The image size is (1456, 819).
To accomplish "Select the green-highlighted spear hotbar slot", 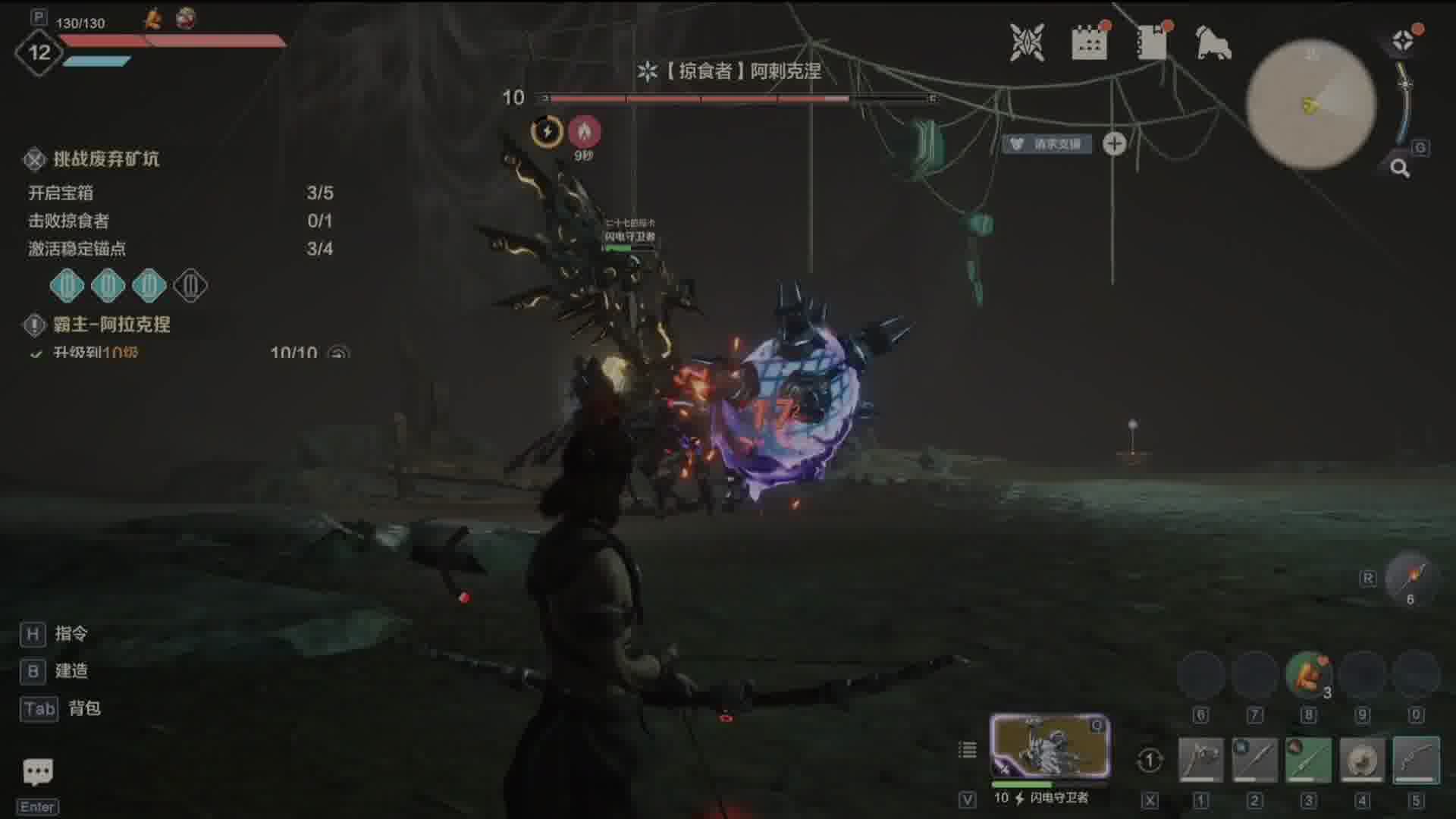I will (x=1308, y=759).
